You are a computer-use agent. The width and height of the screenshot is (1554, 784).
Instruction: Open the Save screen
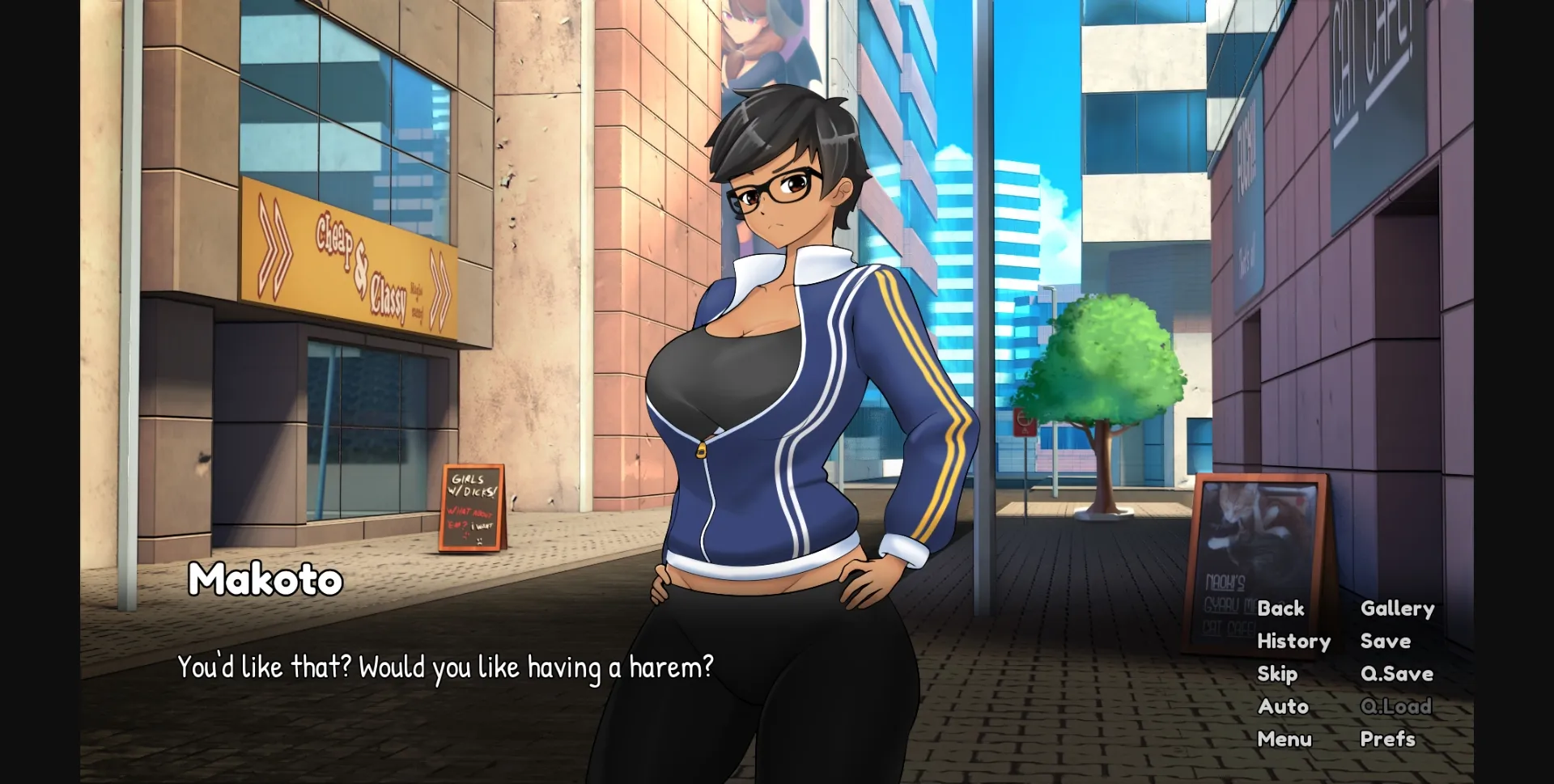pos(1385,641)
